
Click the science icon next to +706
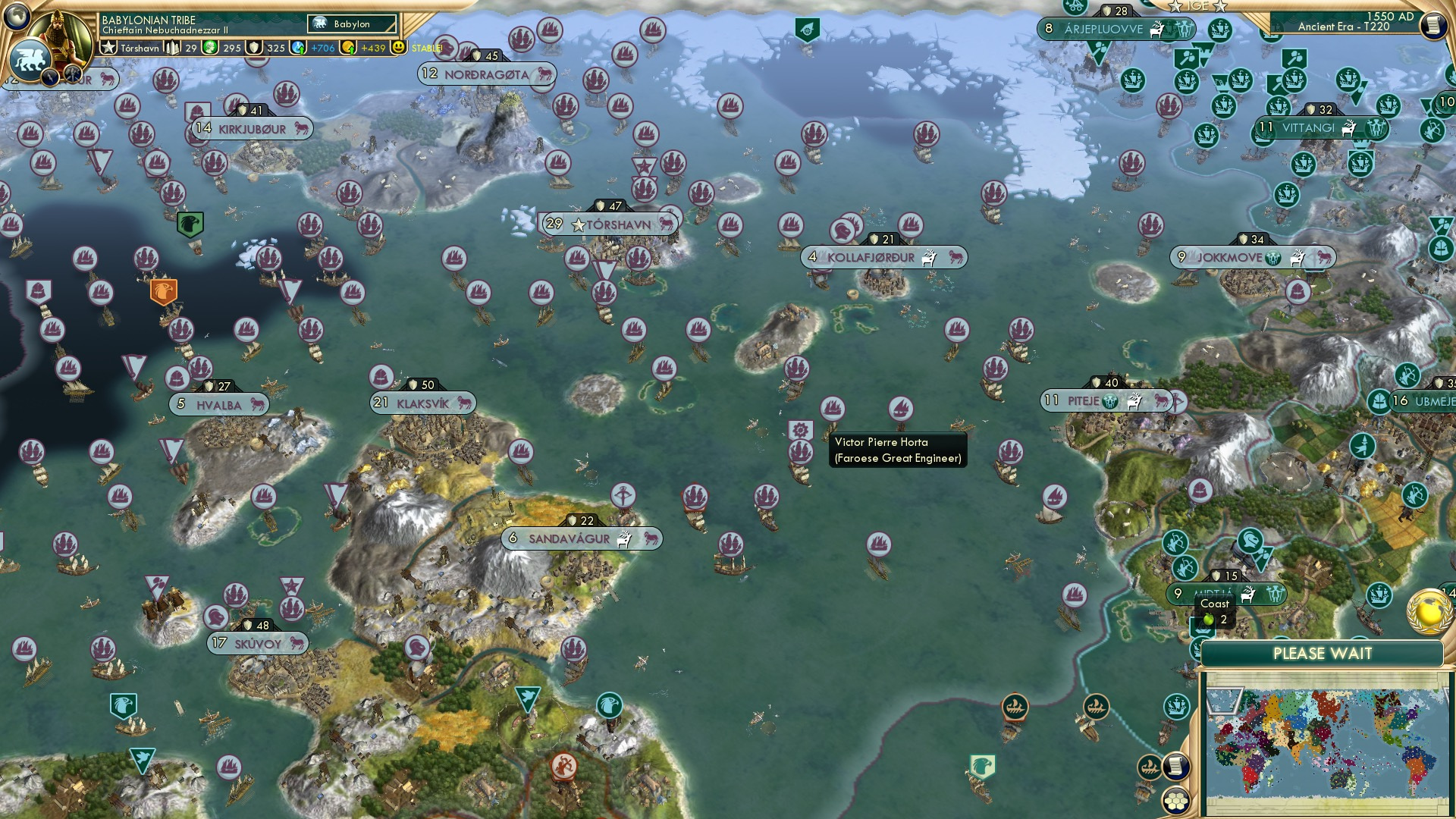(297, 48)
